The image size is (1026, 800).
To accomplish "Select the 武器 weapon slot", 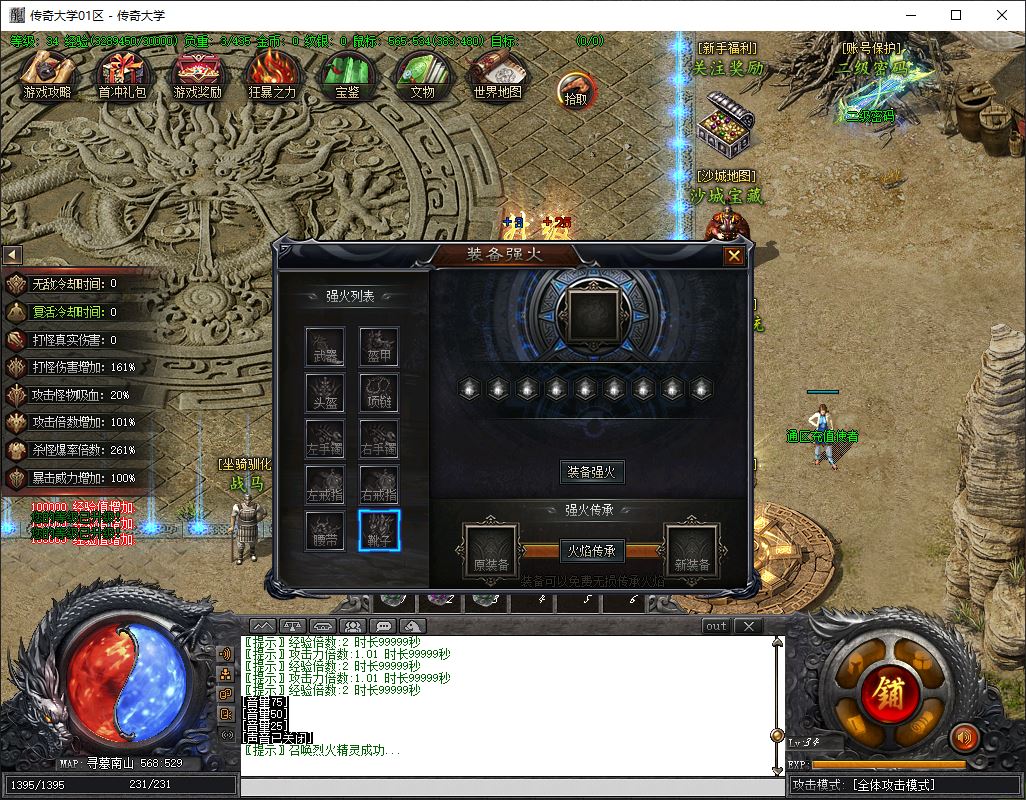I will pos(325,347).
